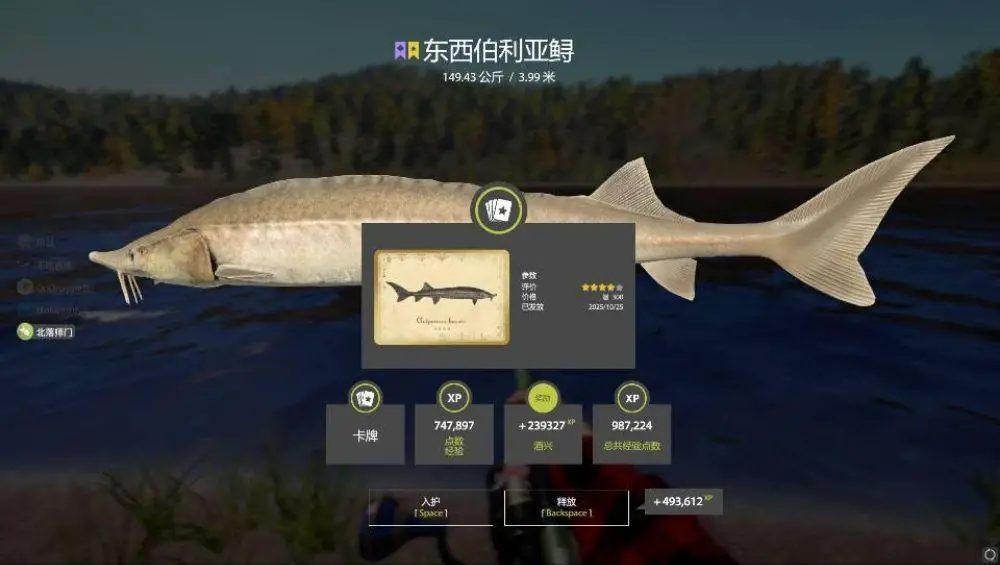Show the 点数经验 XP tile

tap(454, 434)
